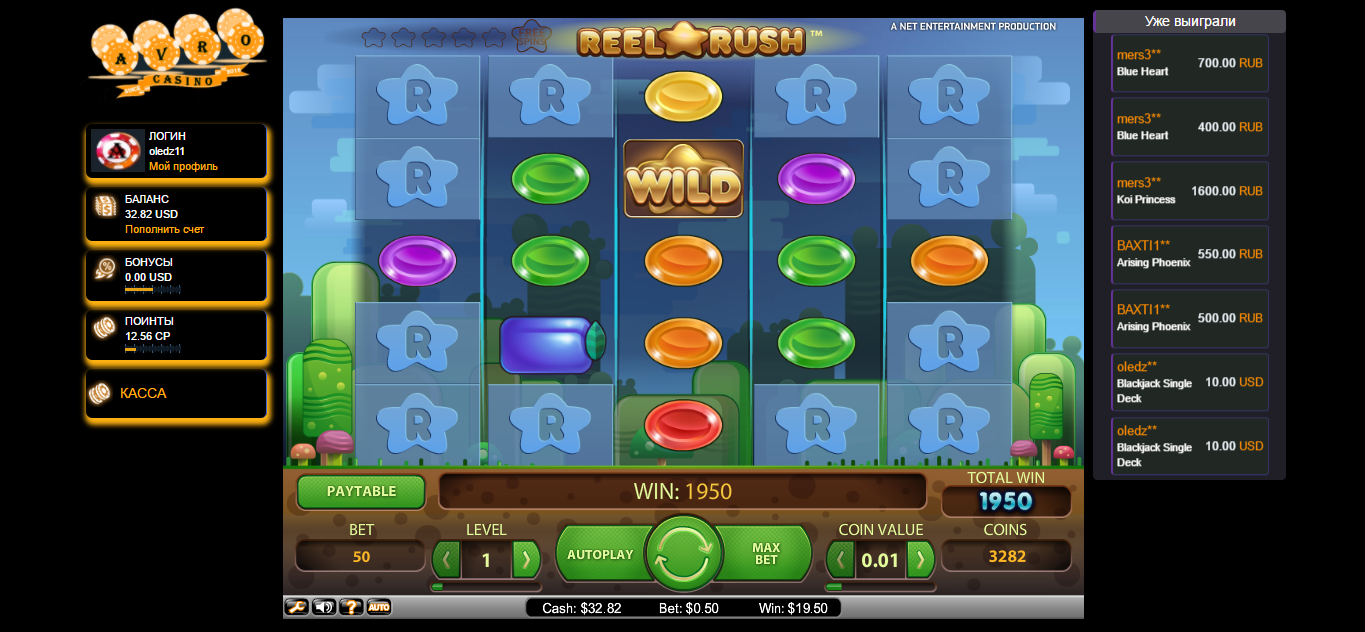
Task: Select mers3's 700.00 RUB Blue Heart entry
Action: click(1190, 64)
